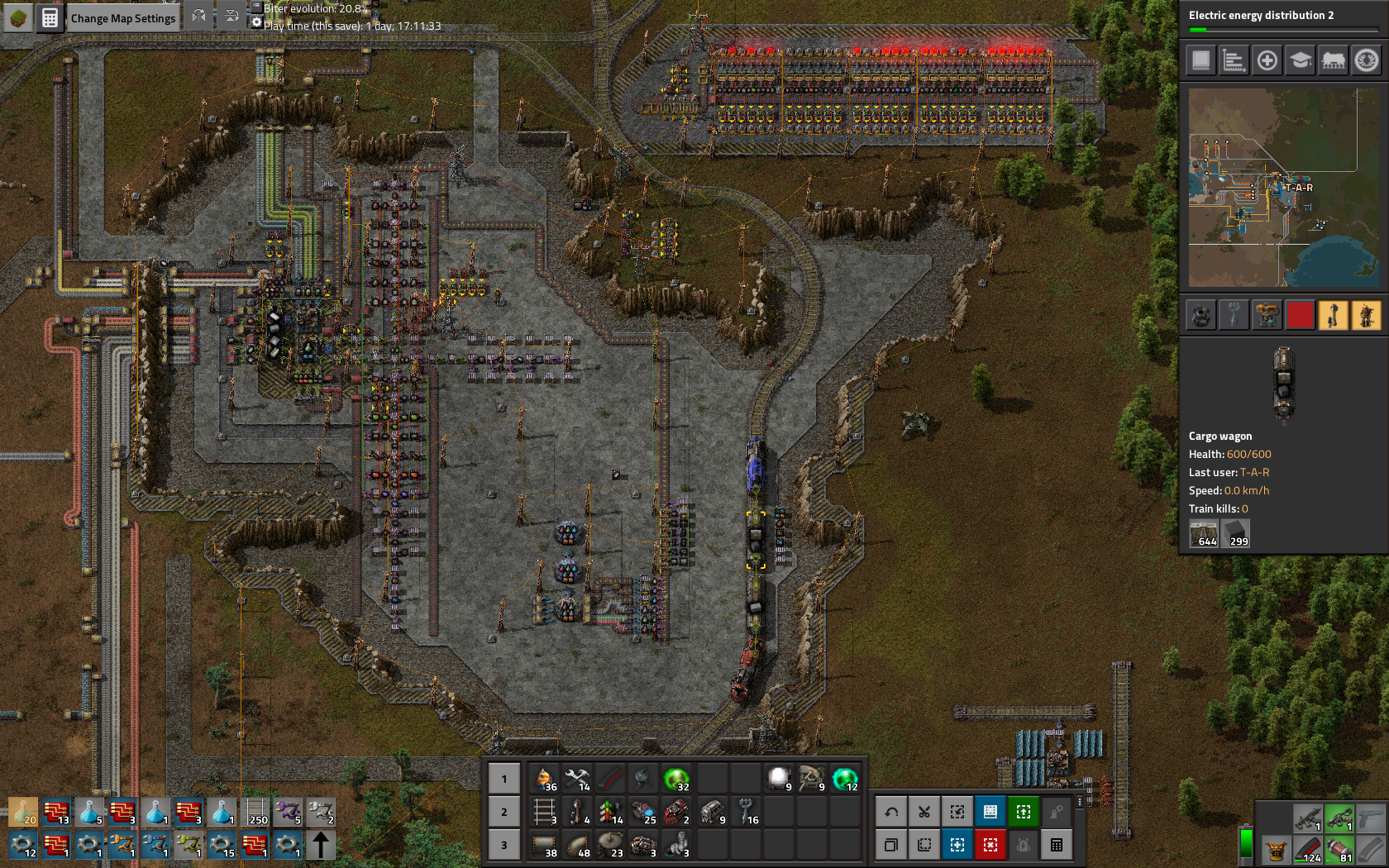Select quickbar row 1 button

click(x=504, y=779)
